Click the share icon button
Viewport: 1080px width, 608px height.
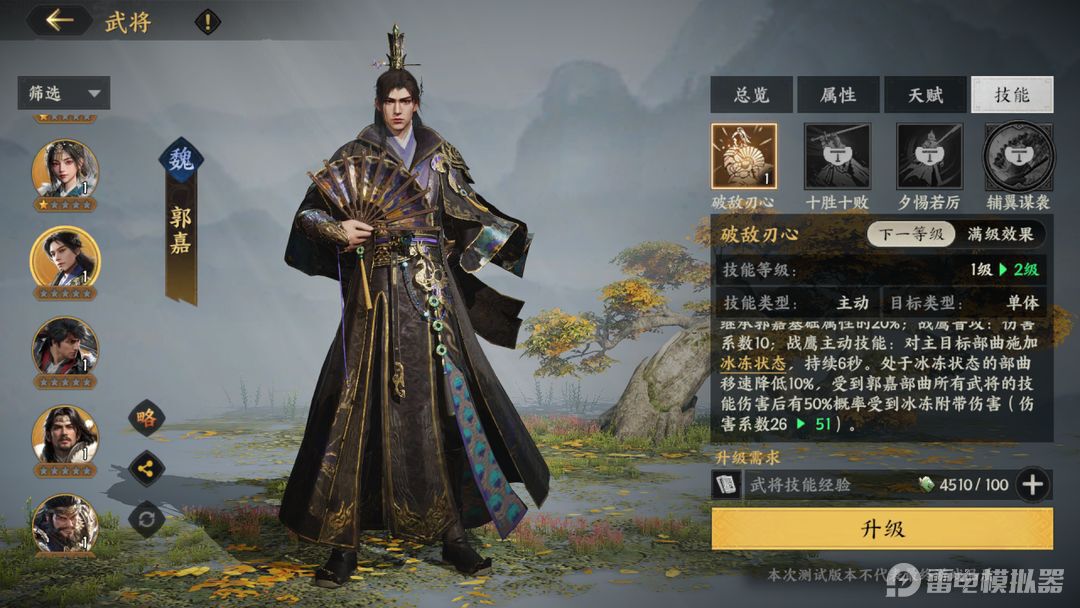[x=147, y=468]
